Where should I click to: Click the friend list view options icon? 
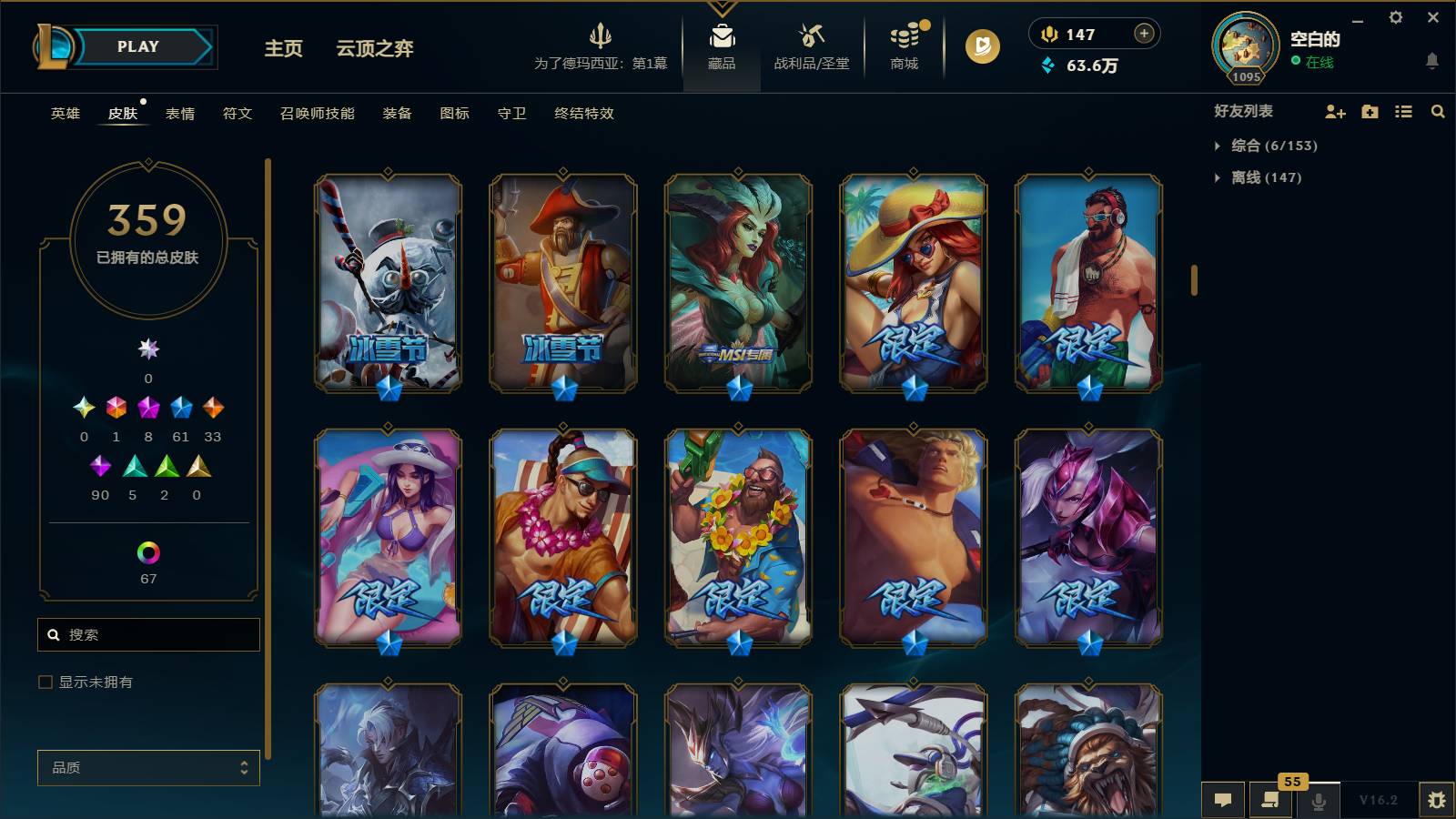click(x=1402, y=112)
